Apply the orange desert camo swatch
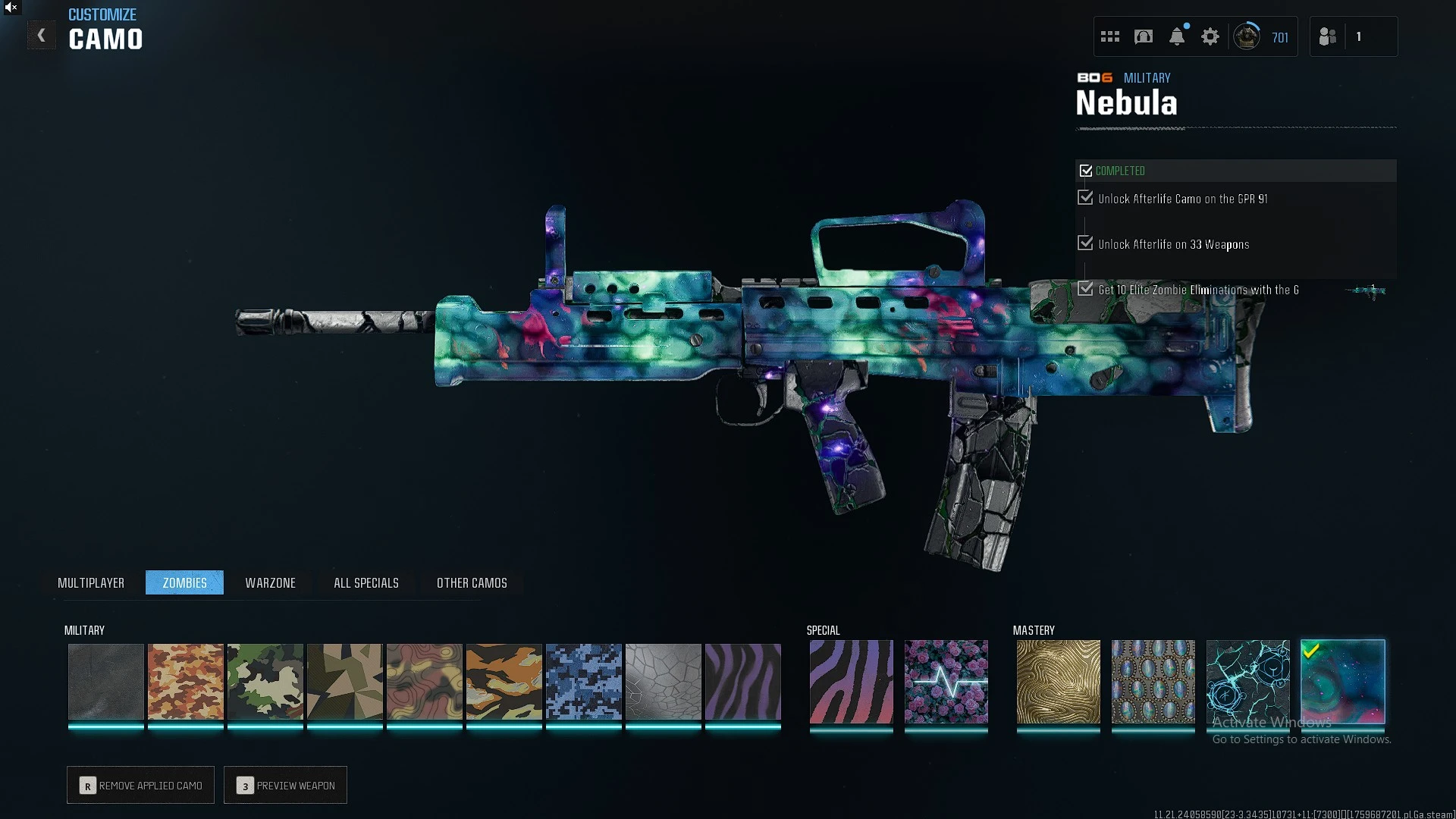Screen dimensions: 1456x819 186,681
